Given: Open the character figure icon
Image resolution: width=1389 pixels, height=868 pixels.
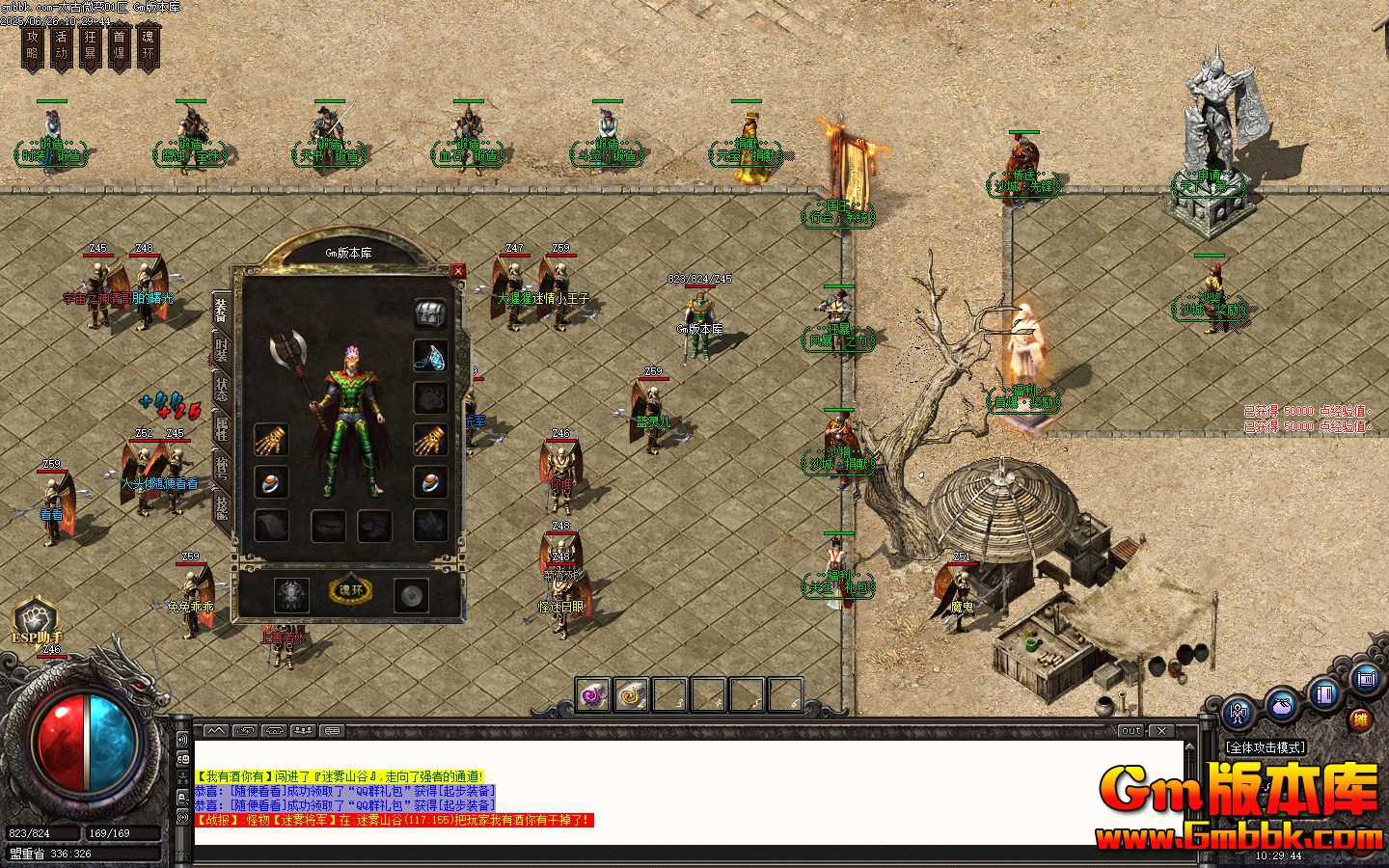Looking at the screenshot, I should click(x=1238, y=715).
